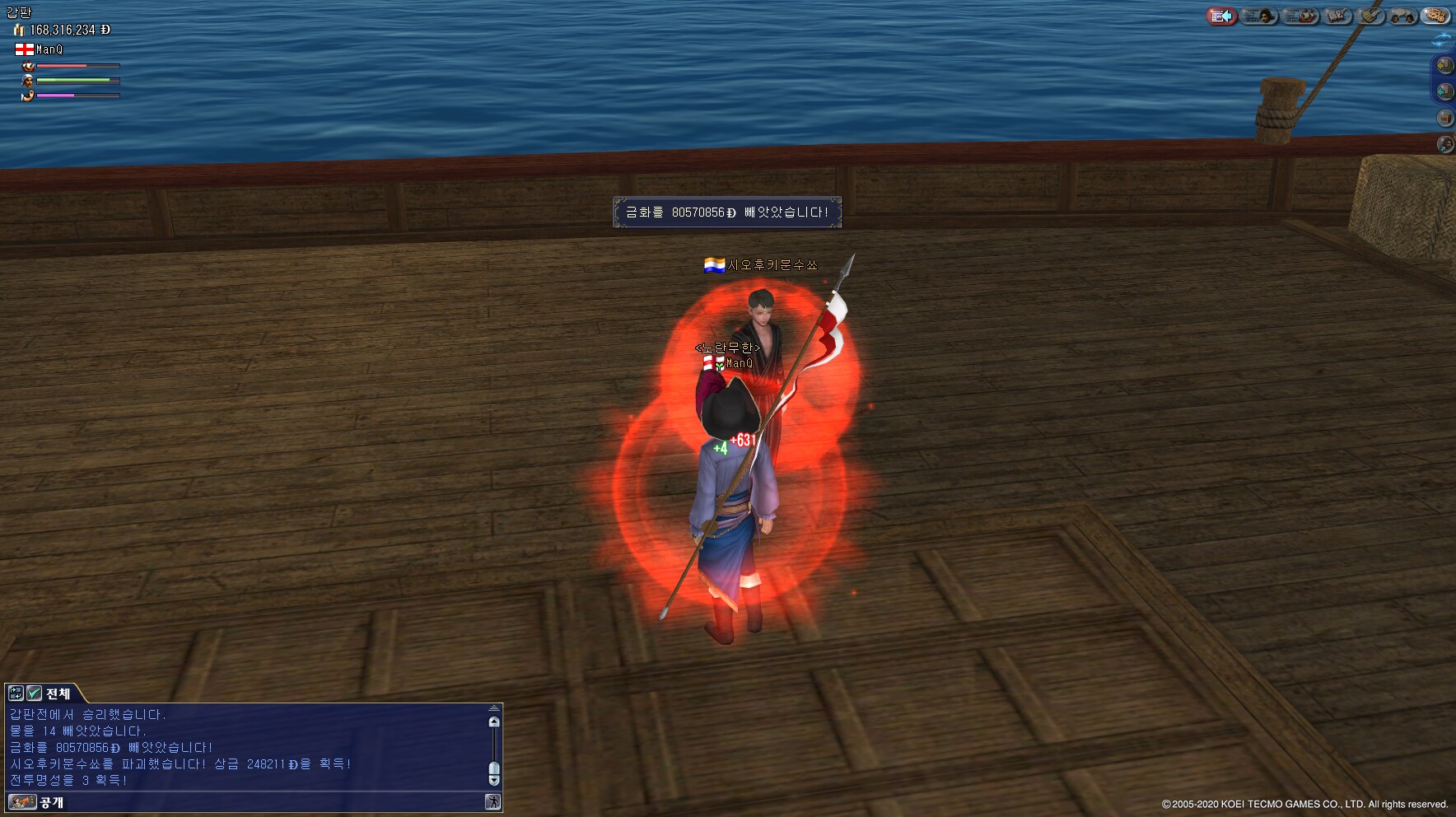Open the sailing ship info menu

[1300, 16]
